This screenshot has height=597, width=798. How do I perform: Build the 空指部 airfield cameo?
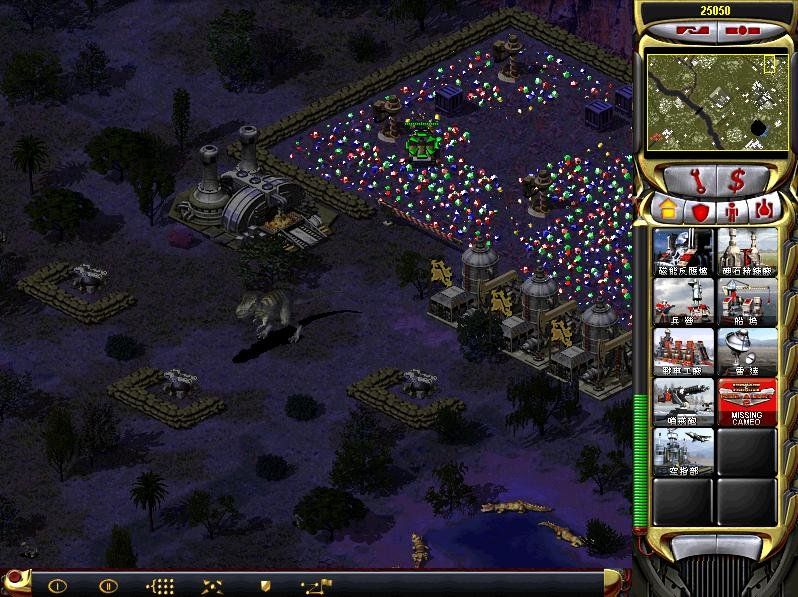pos(683,451)
